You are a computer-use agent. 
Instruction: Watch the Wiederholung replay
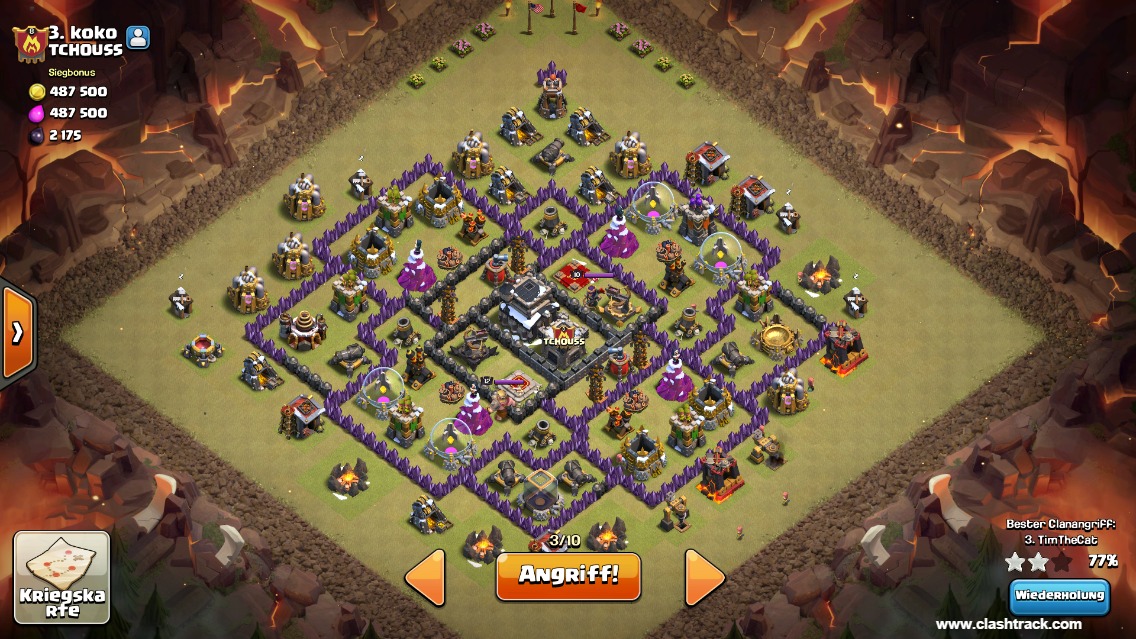coord(1059,596)
